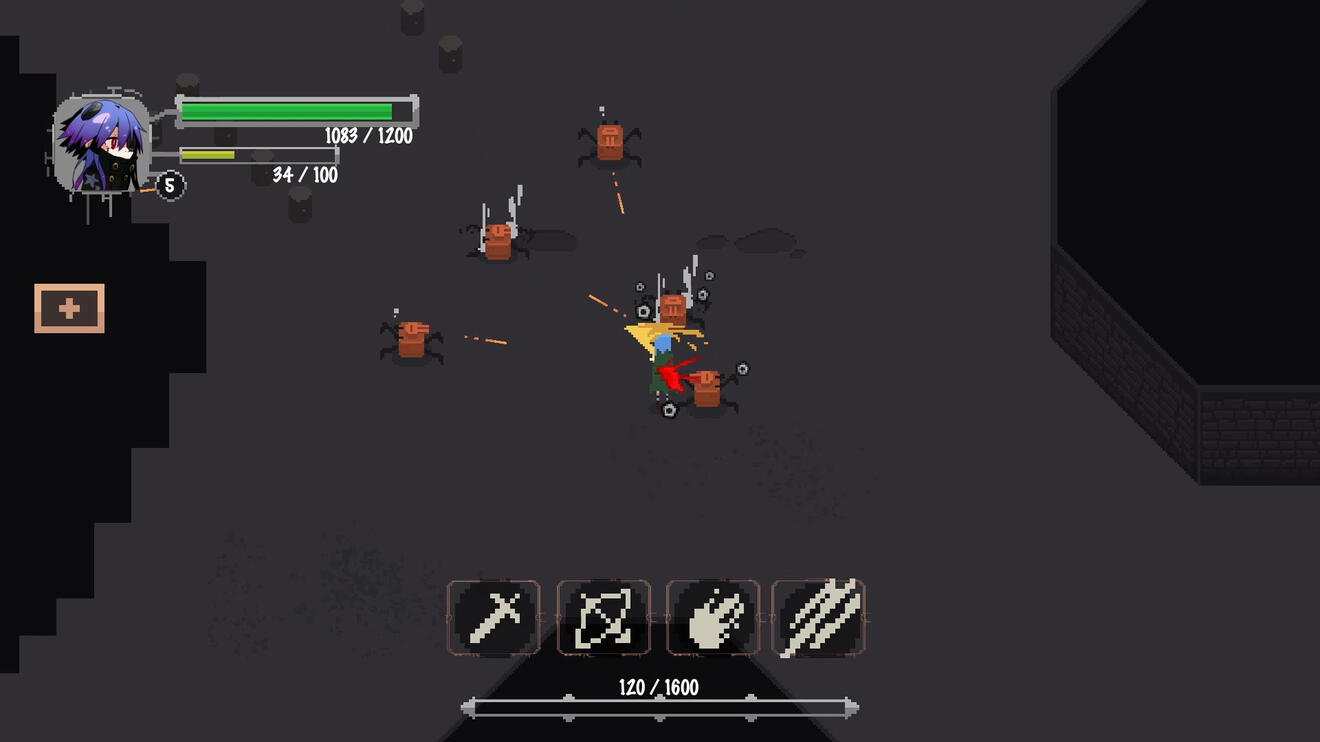
Task: Use the fireball skill
Action: [x=712, y=618]
